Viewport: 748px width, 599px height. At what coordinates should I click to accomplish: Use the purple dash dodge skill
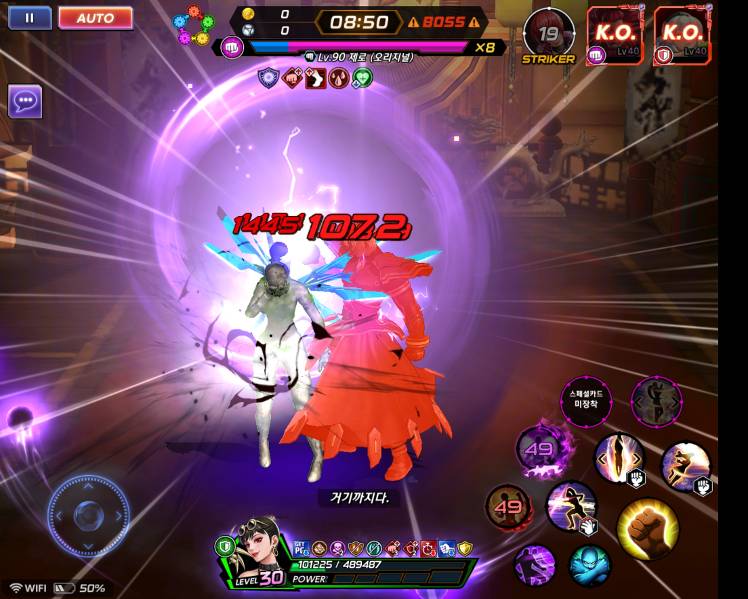(535, 565)
